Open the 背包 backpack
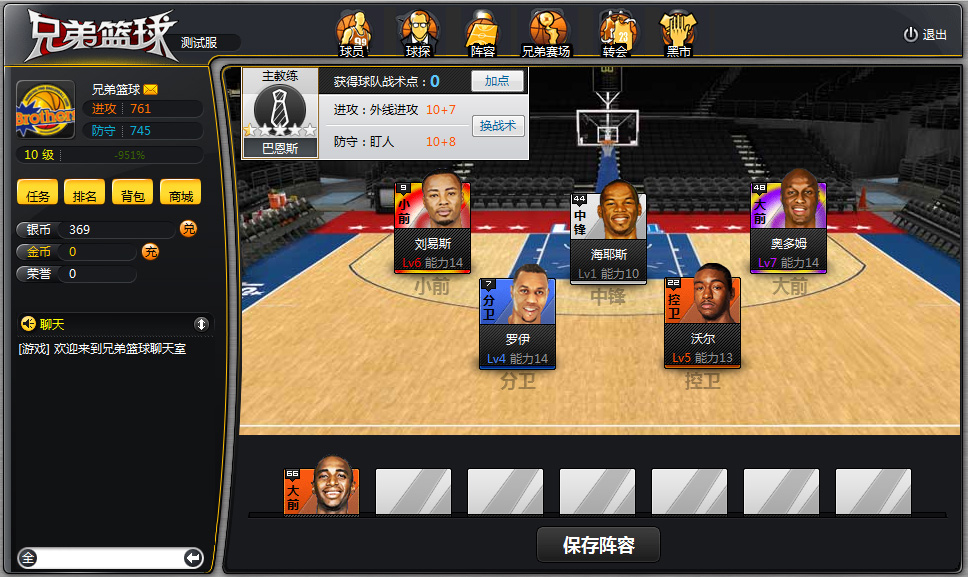Viewport: 968px width, 577px height. pyautogui.click(x=133, y=195)
